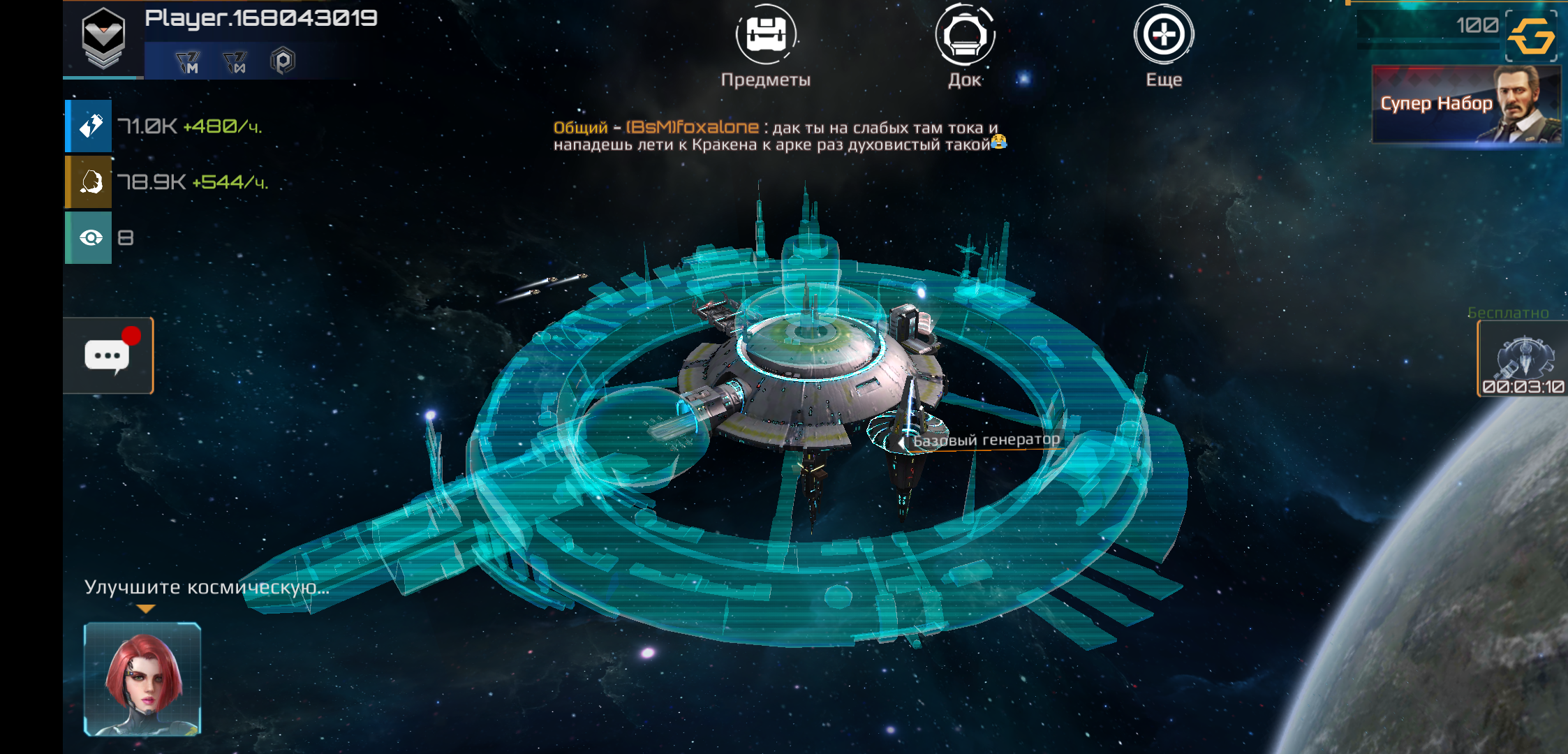1568x754 pixels.
Task: Click the red-haired advisor portrait
Action: tap(143, 679)
